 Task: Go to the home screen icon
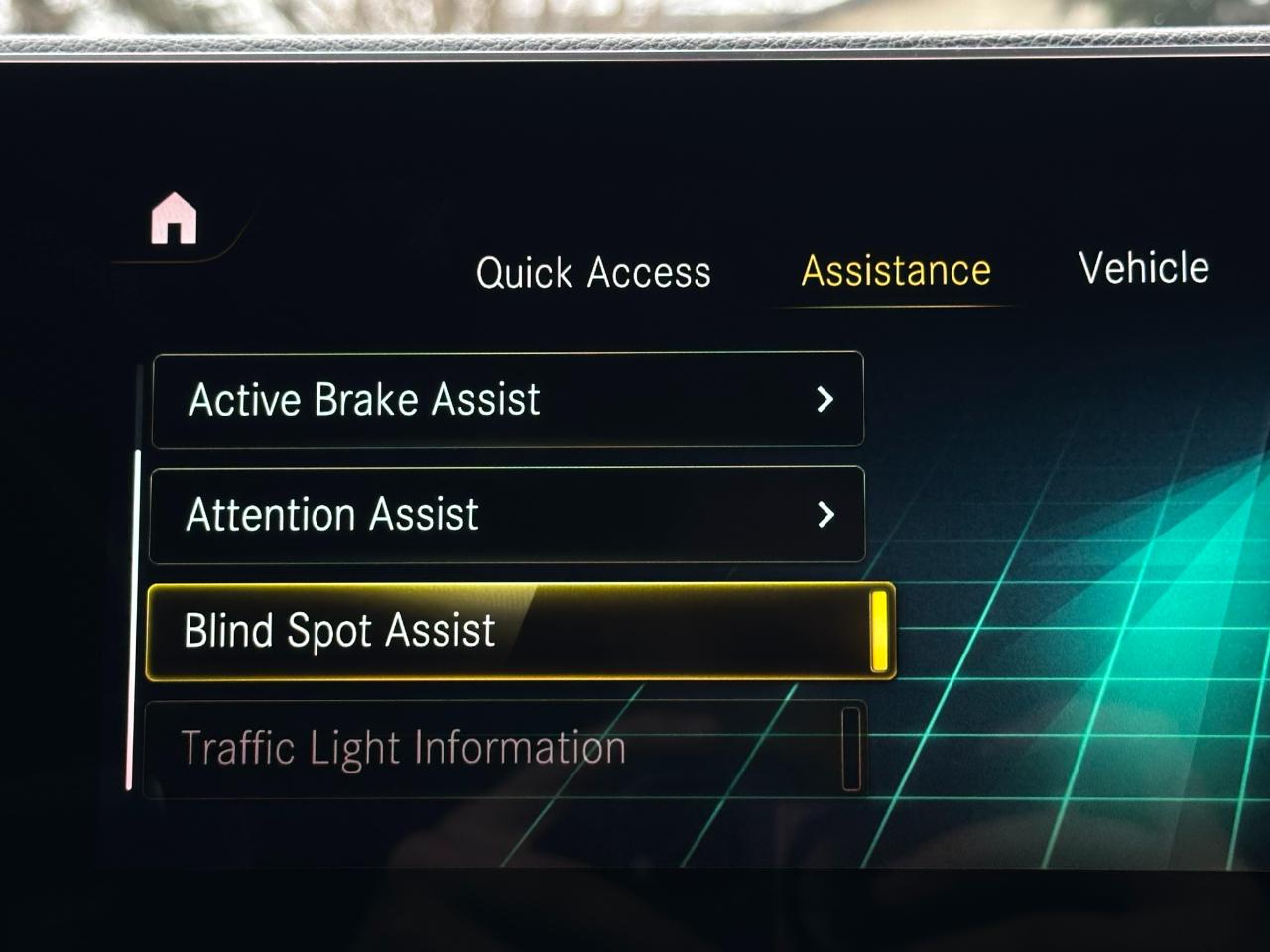pos(174,219)
